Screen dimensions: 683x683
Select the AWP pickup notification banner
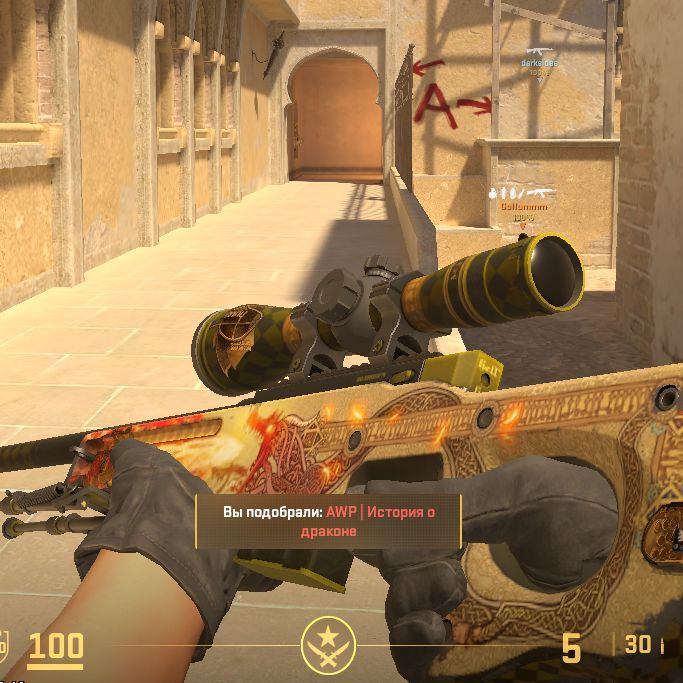tap(328, 521)
